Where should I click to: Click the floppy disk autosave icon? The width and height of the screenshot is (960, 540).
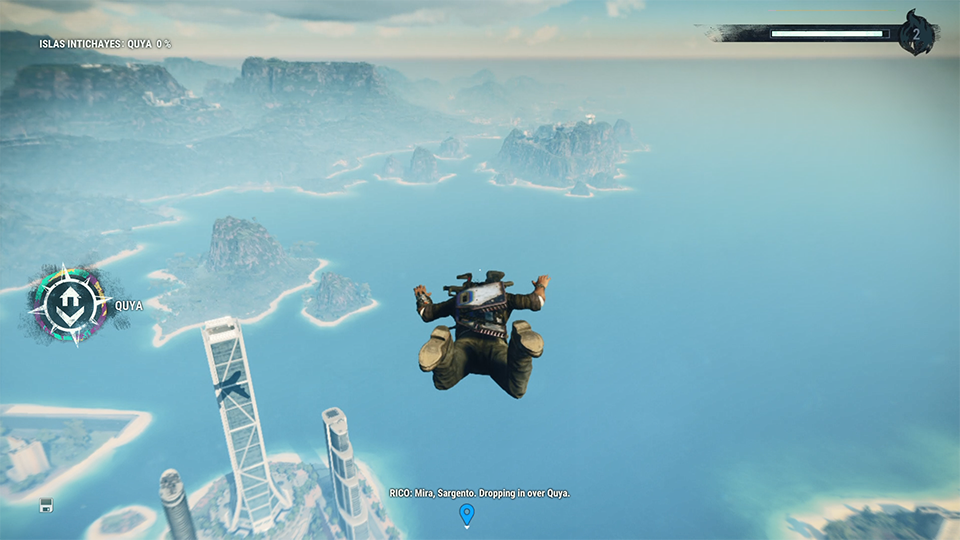(x=46, y=505)
